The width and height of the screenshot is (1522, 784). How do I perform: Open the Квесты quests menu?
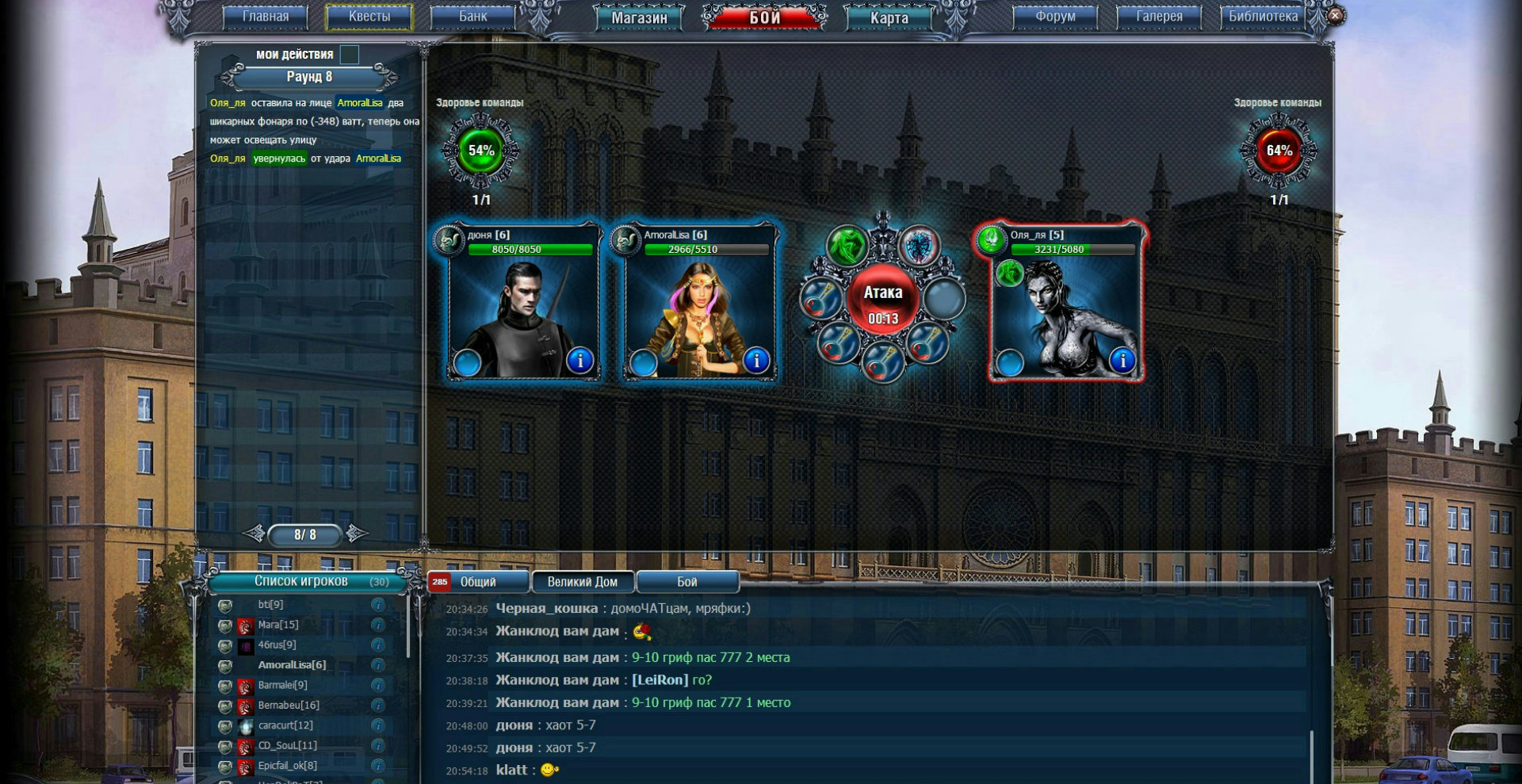pos(369,17)
